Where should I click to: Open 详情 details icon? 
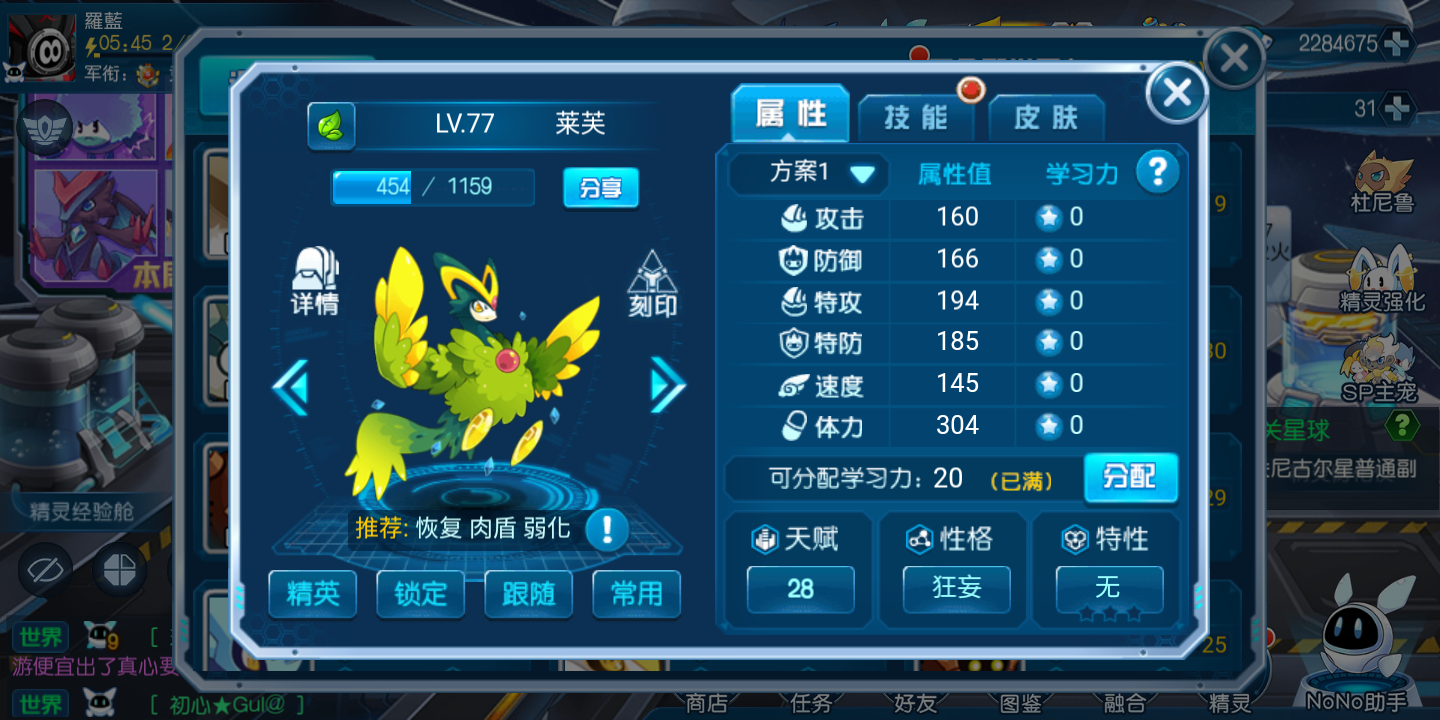315,281
